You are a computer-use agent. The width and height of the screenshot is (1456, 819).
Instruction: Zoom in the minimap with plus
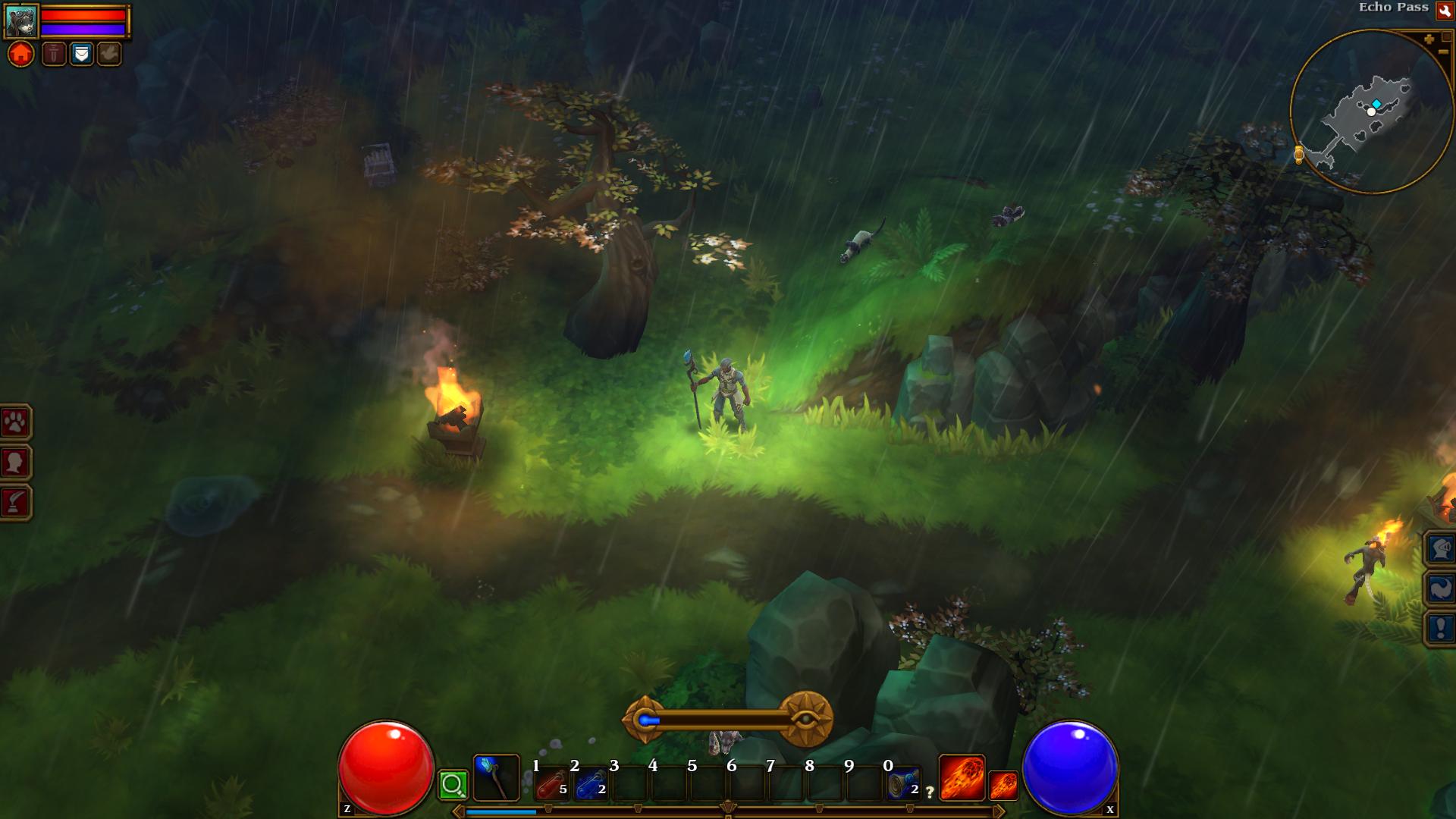click(x=1429, y=39)
